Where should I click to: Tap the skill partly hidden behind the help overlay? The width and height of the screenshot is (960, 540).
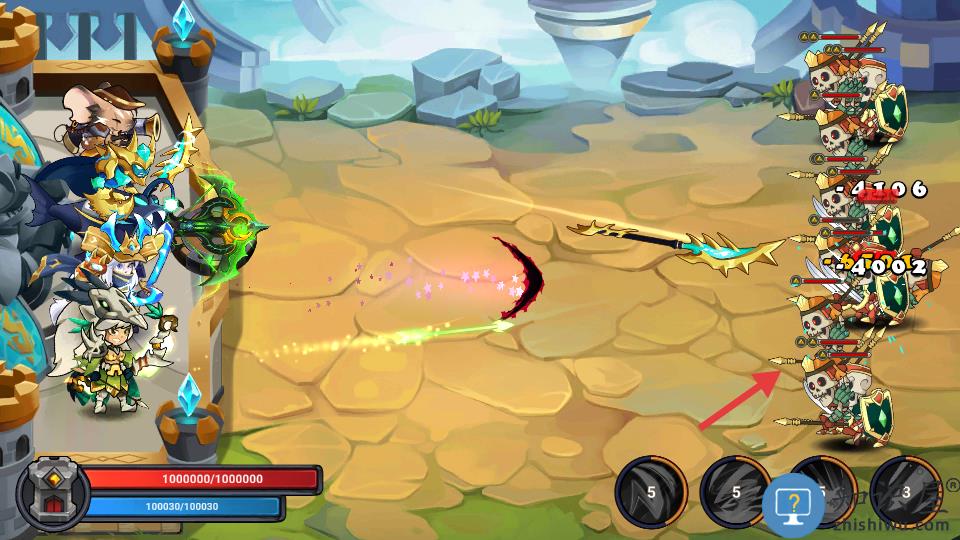832,478
